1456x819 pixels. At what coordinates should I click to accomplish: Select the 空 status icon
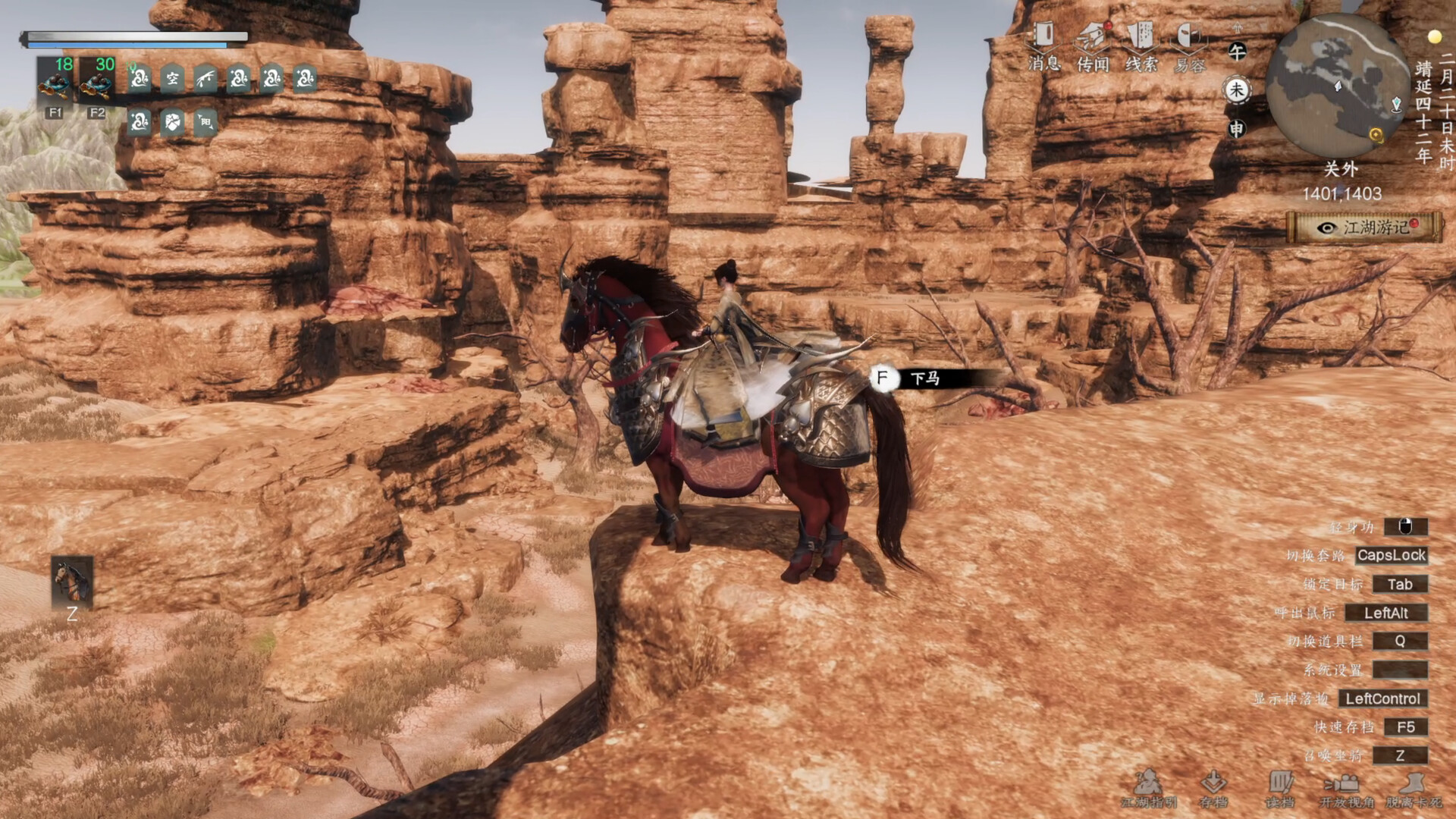tap(172, 79)
